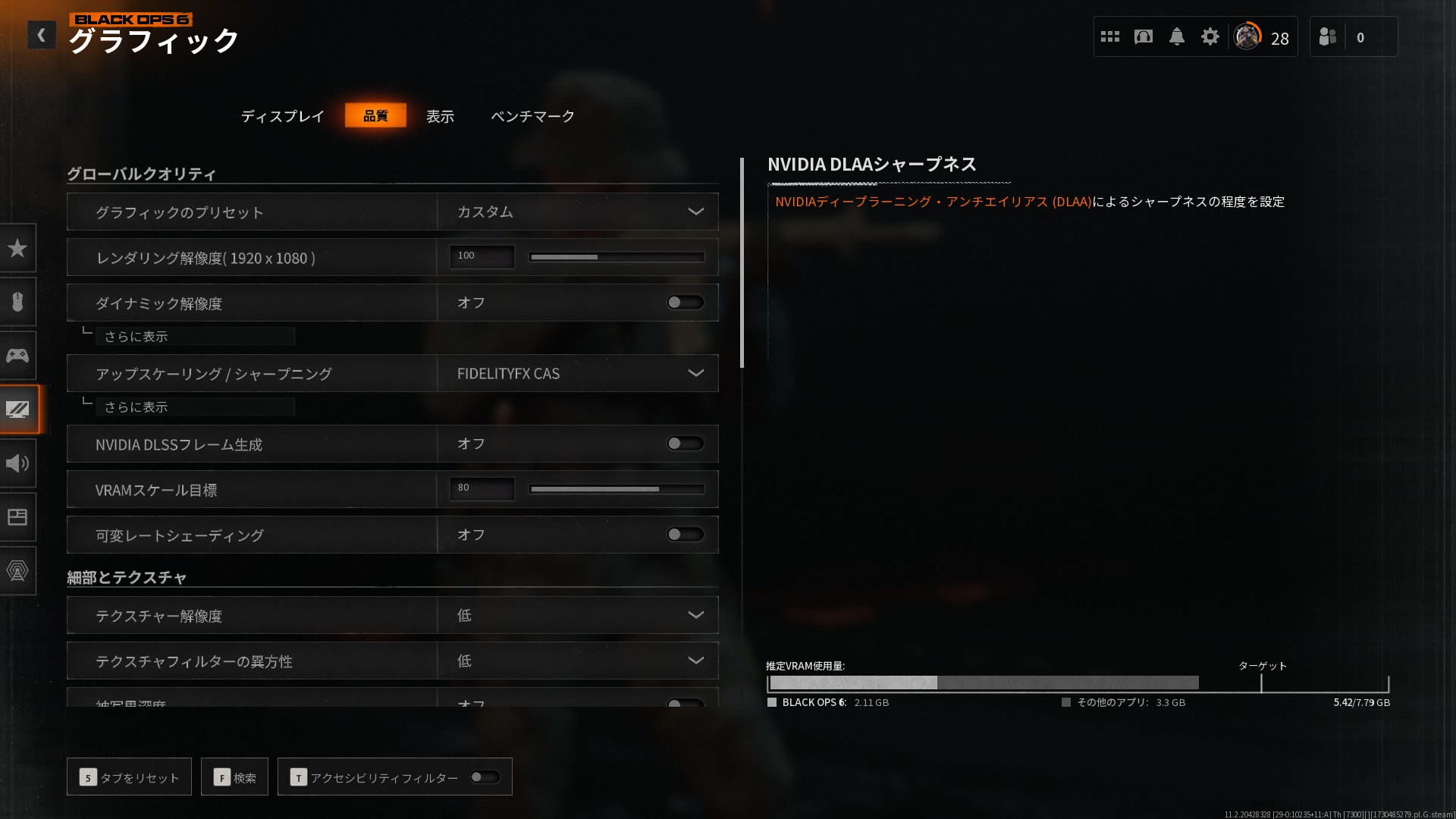The width and height of the screenshot is (1456, 819).
Task: Open the controller settings category
Action: coord(19,355)
